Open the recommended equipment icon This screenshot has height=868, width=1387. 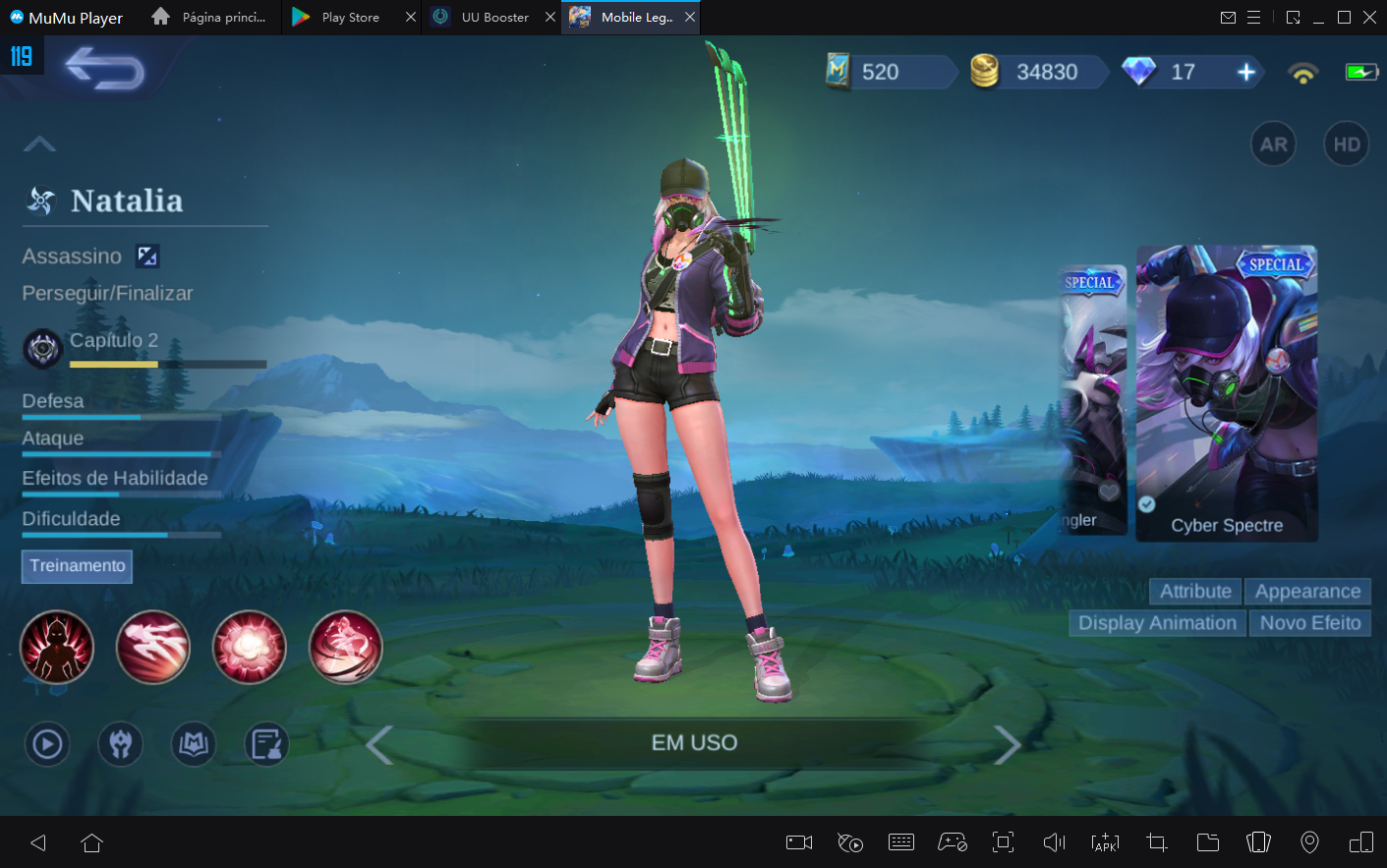pos(120,744)
